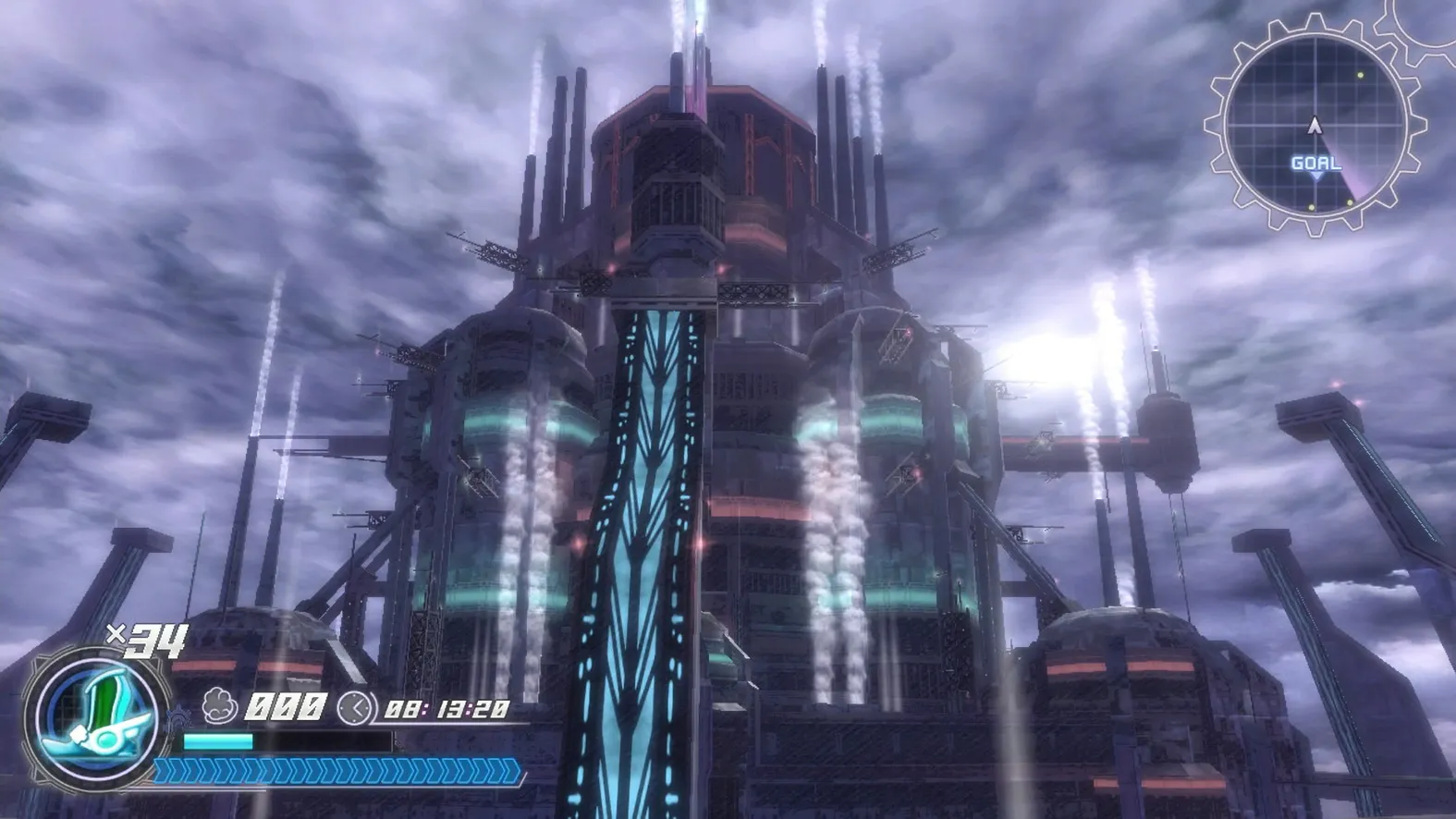Image resolution: width=1456 pixels, height=819 pixels.
Task: Click the cloud-shaped gear counter icon
Action: (x=218, y=704)
